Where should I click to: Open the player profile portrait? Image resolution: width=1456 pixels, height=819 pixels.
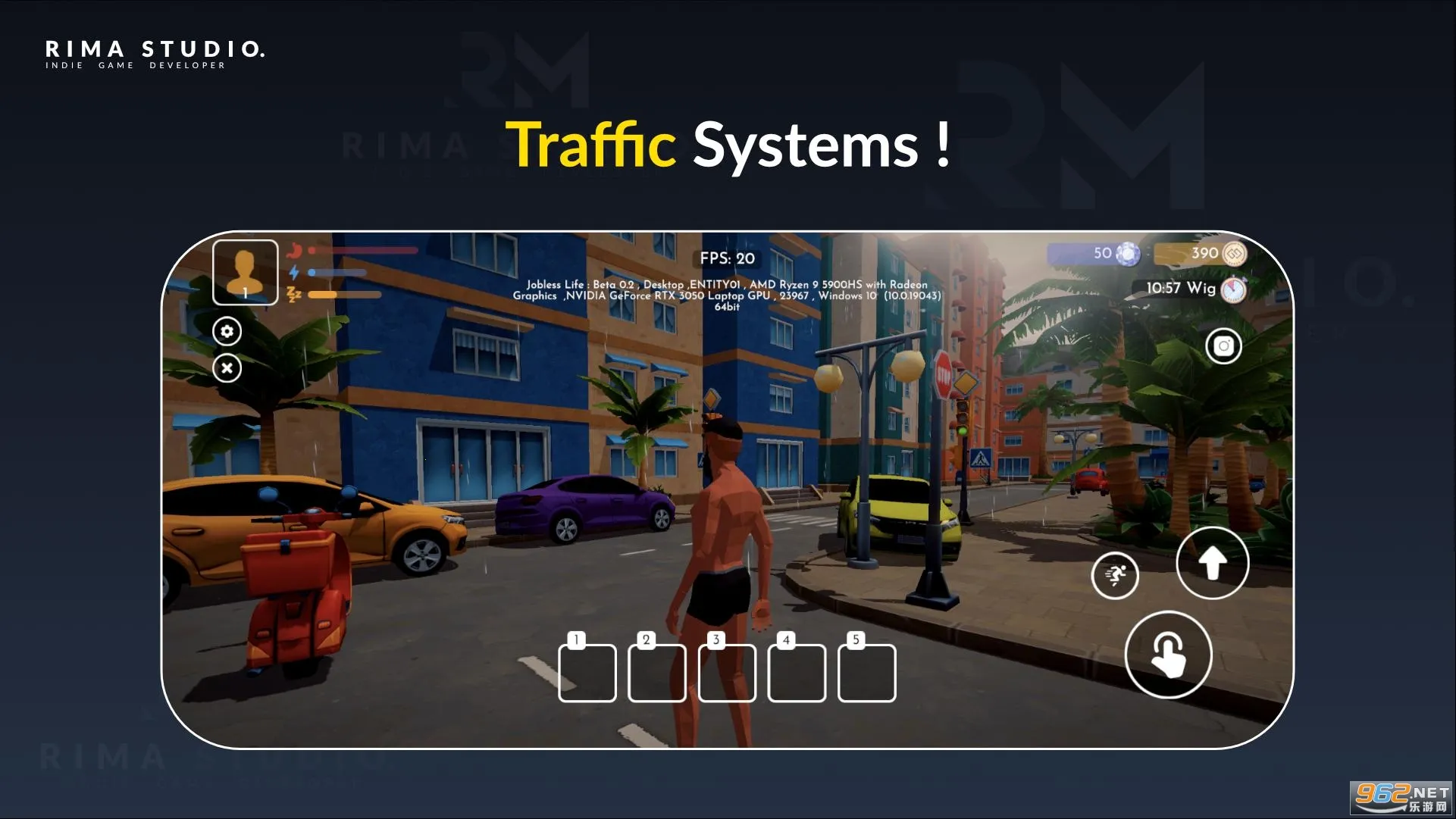(245, 272)
